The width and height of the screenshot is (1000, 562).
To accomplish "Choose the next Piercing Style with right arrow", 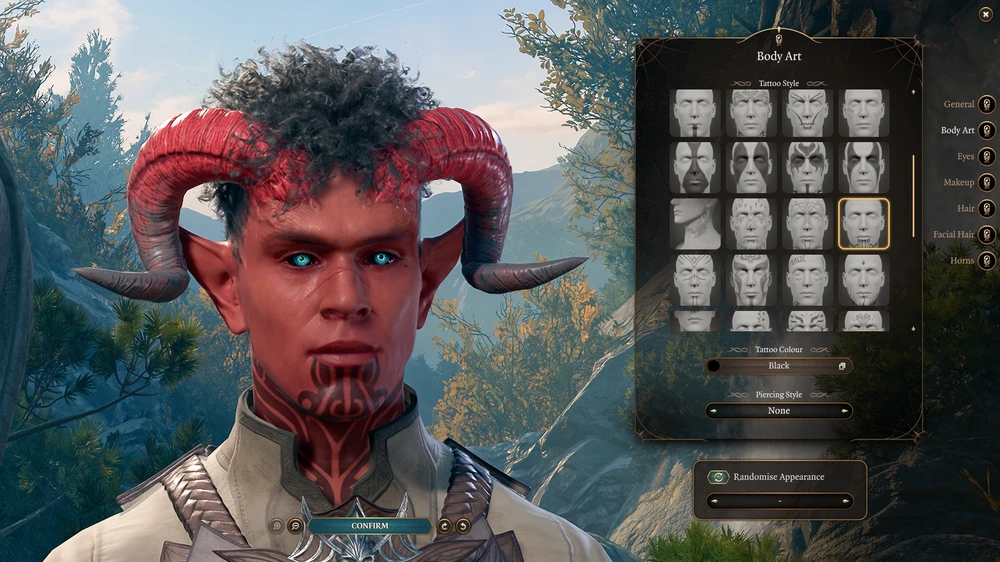I will (846, 411).
